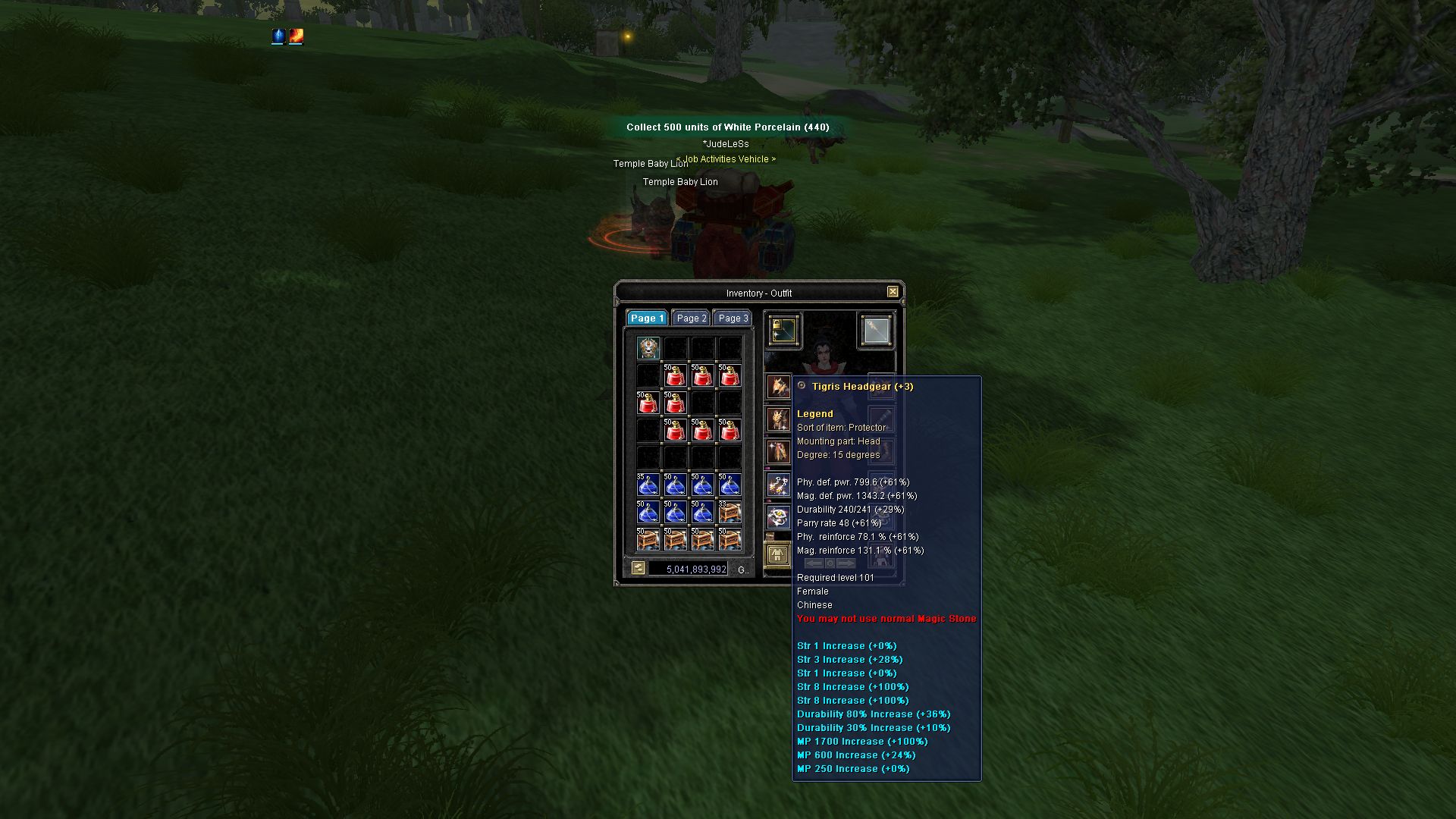Select the equipped ring slot

click(778, 517)
